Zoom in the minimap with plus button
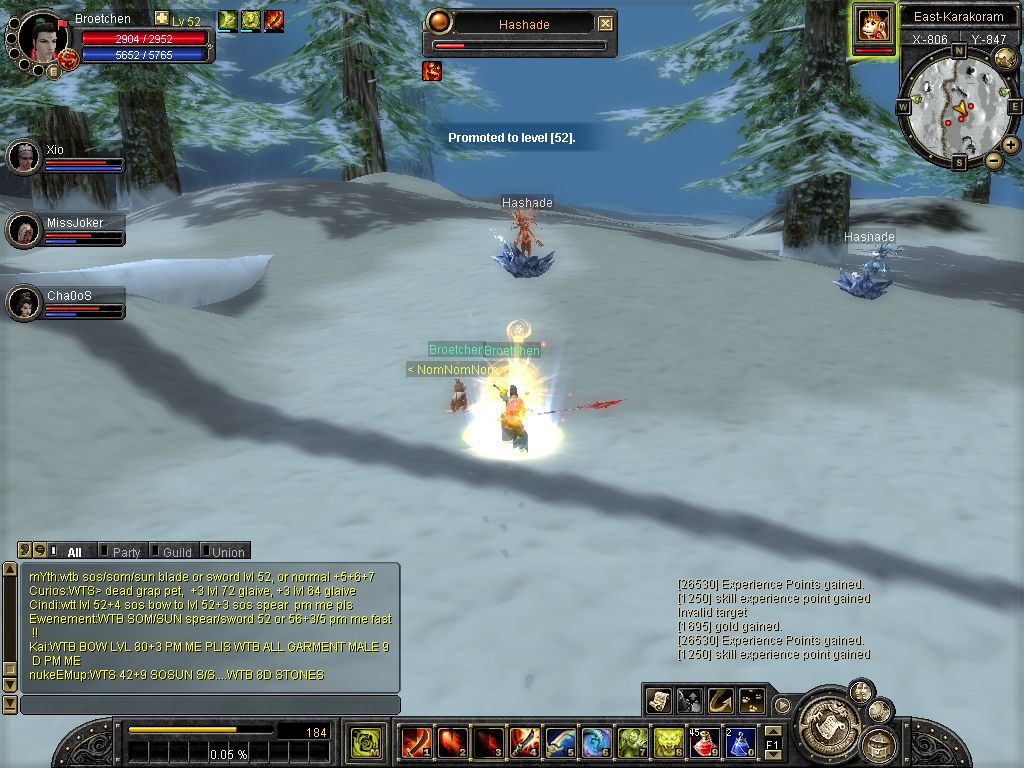Viewport: 1024px width, 768px height. 1011,145
